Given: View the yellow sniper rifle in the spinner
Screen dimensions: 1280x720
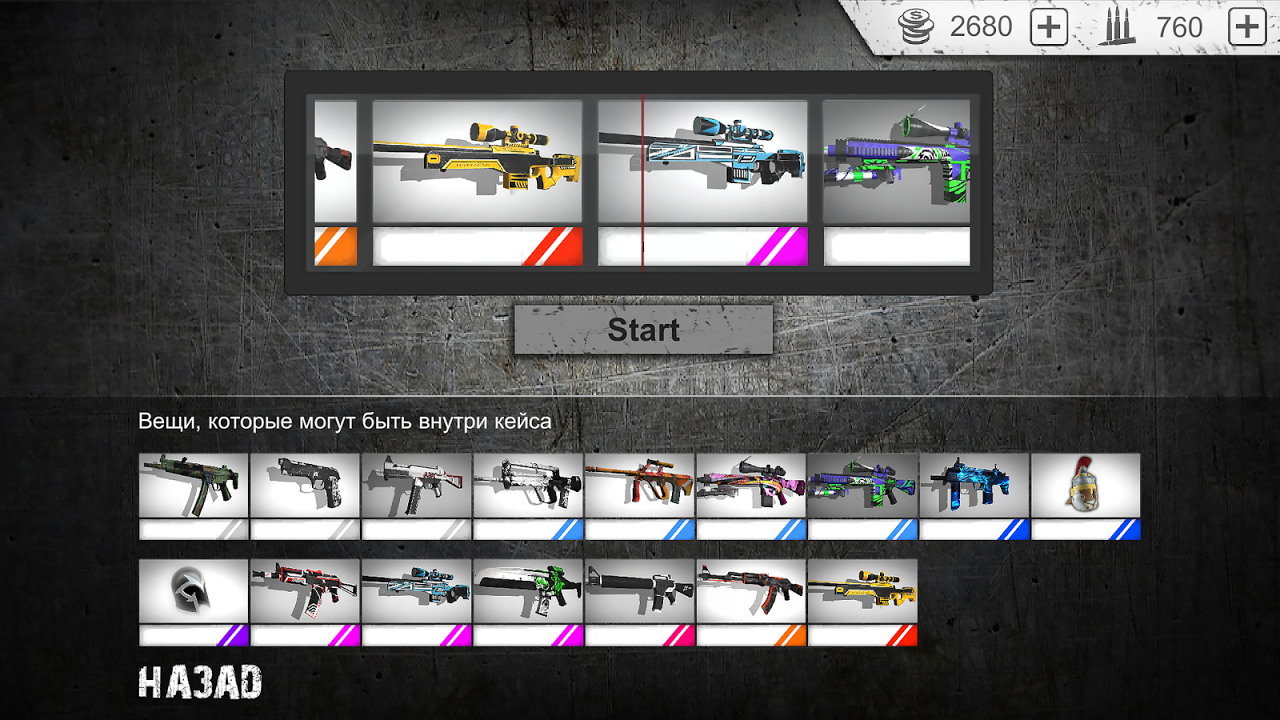Looking at the screenshot, I should click(x=478, y=158).
